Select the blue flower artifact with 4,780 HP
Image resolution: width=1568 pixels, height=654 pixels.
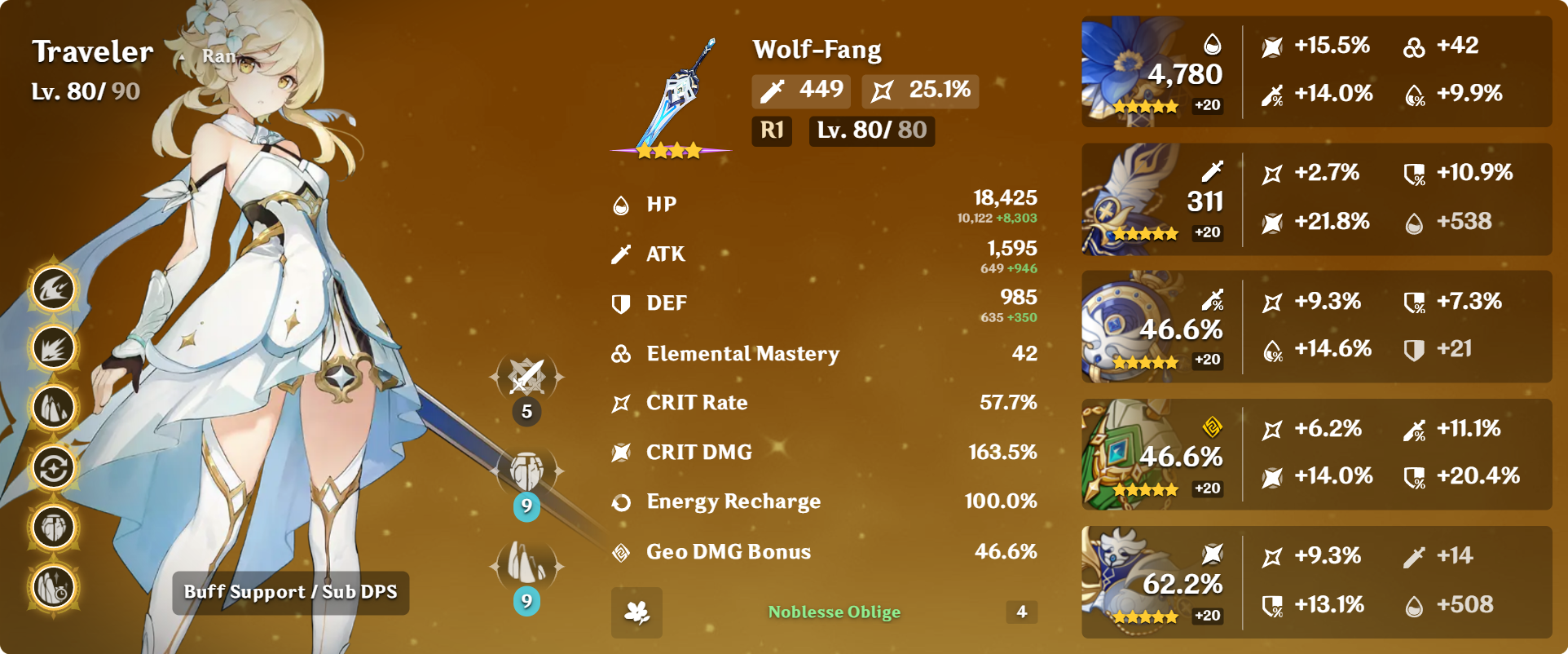(x=1133, y=72)
